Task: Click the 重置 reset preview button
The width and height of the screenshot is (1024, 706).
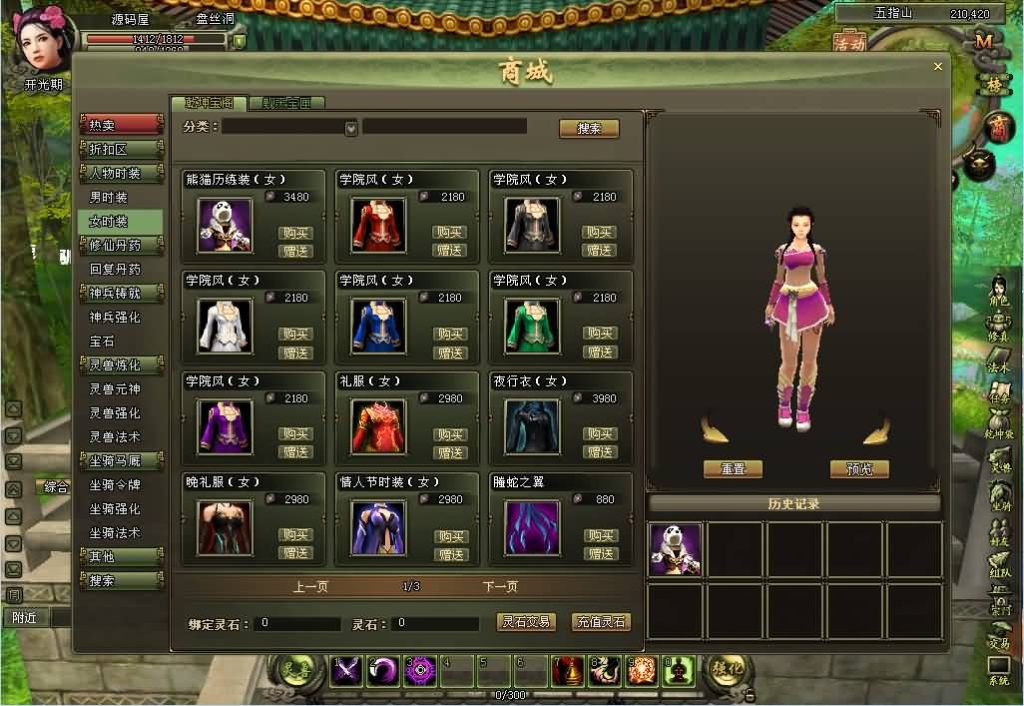Action: (732, 469)
